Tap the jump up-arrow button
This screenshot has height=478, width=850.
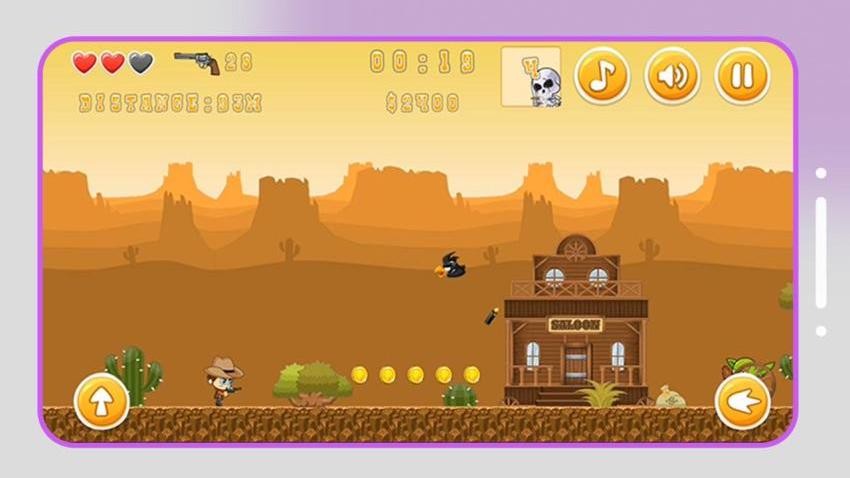click(x=102, y=401)
